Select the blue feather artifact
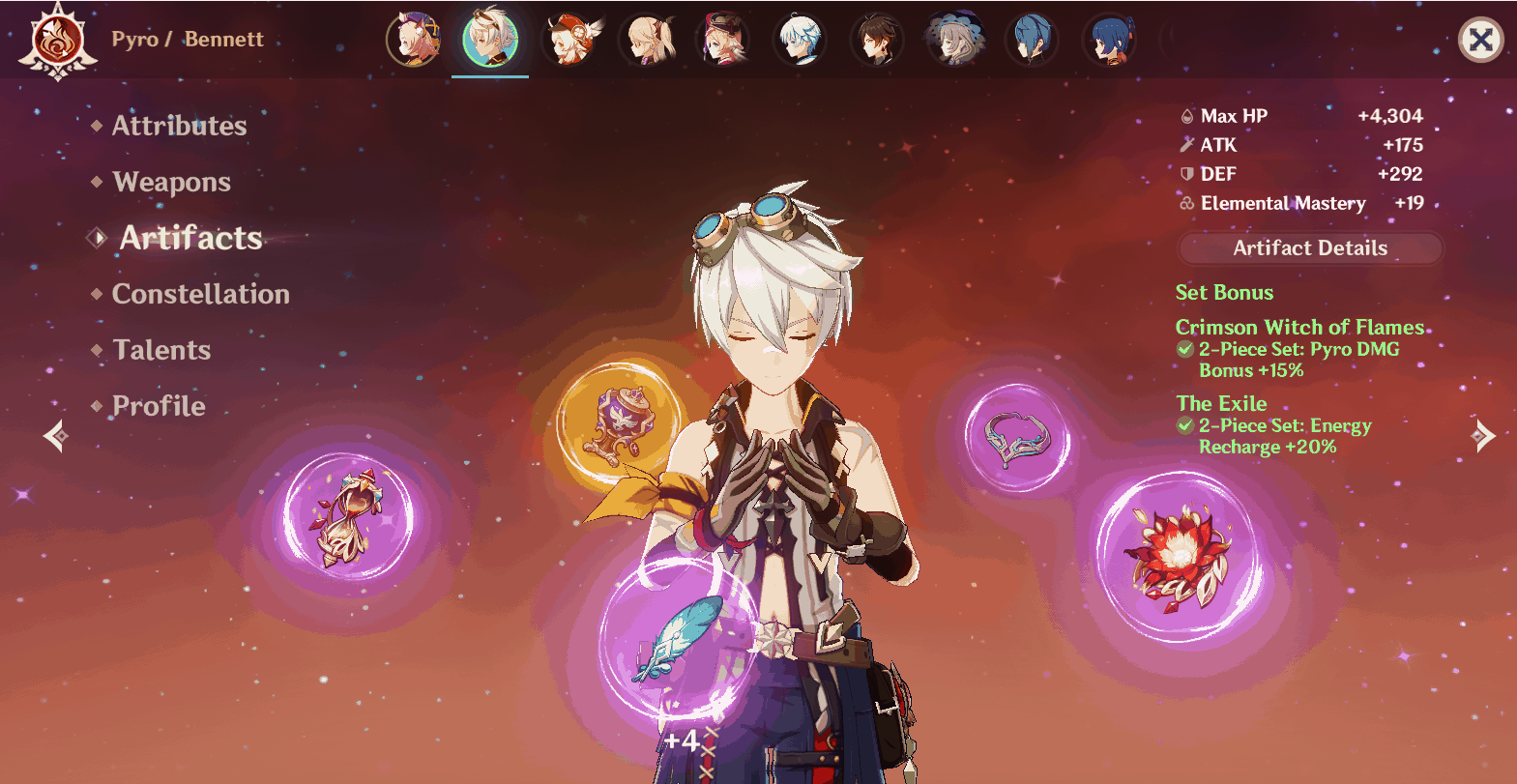Viewport: 1517px width, 784px height. [x=675, y=640]
